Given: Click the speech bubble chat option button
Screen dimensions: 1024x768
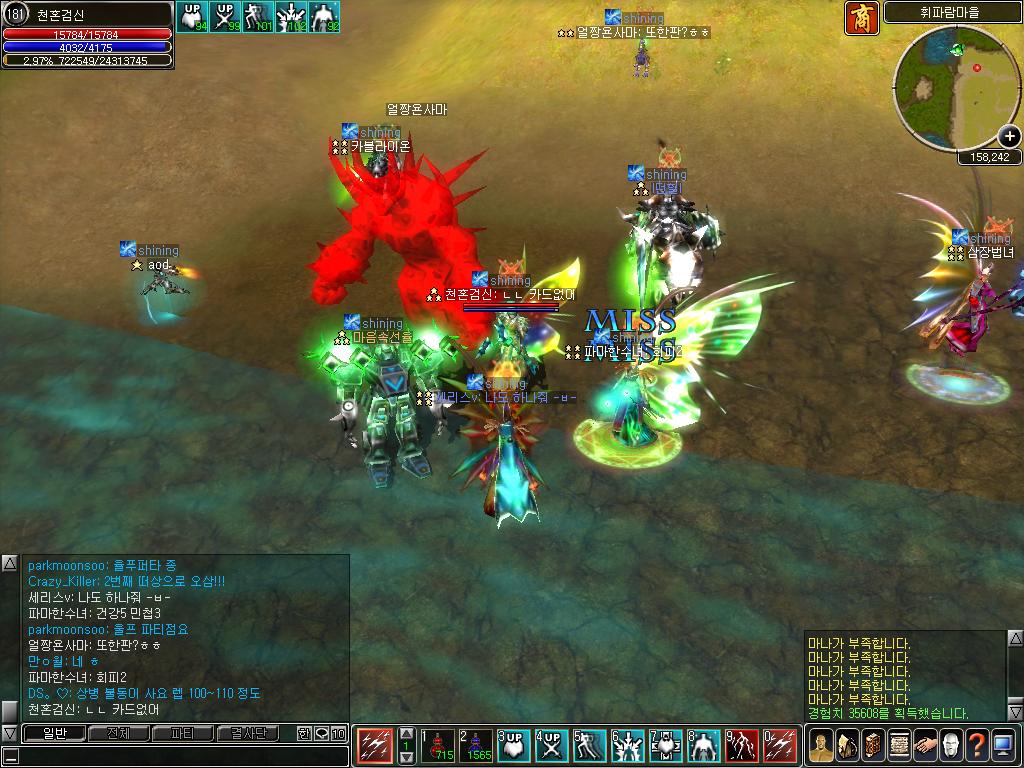Looking at the screenshot, I should [322, 734].
